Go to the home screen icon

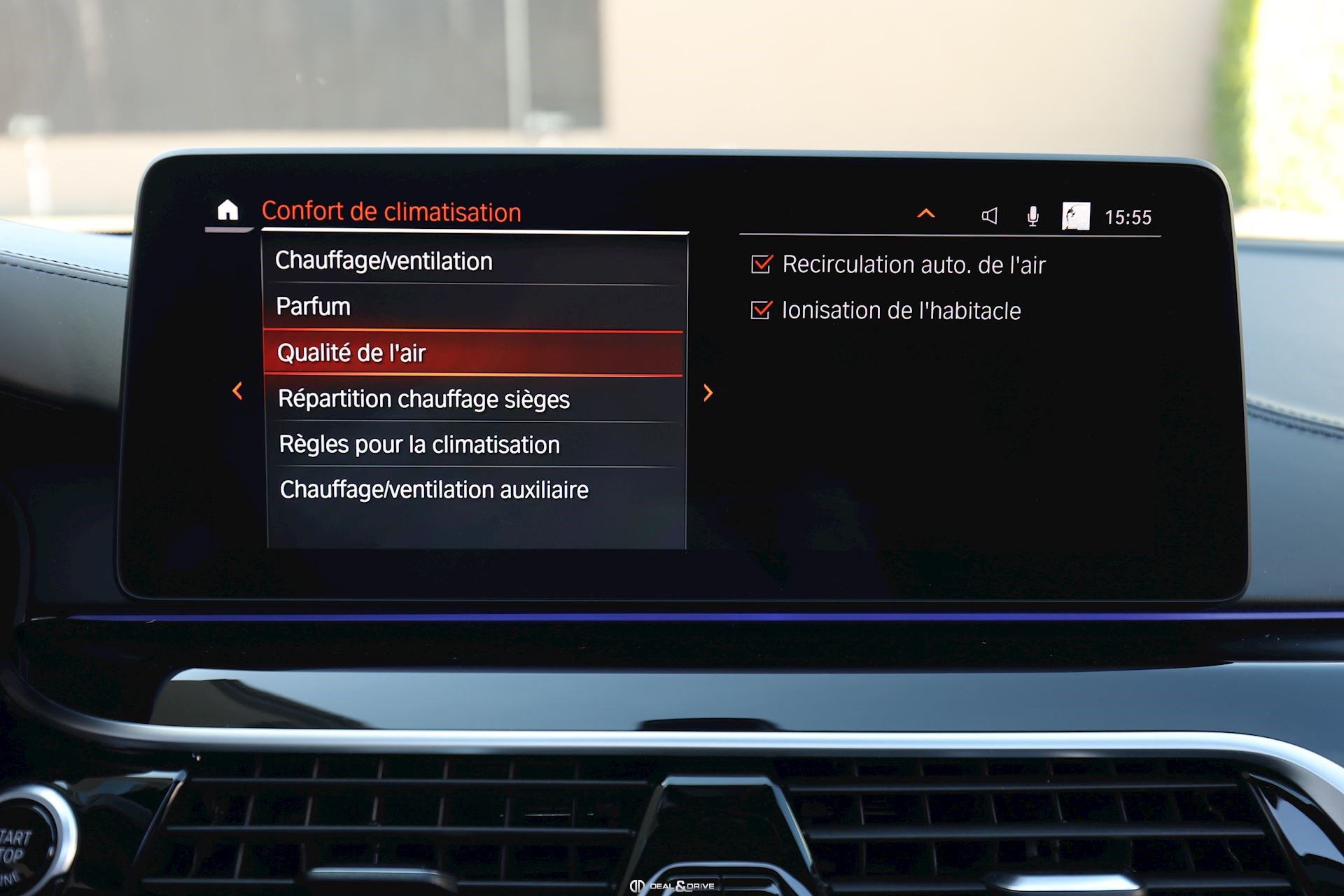tap(227, 210)
